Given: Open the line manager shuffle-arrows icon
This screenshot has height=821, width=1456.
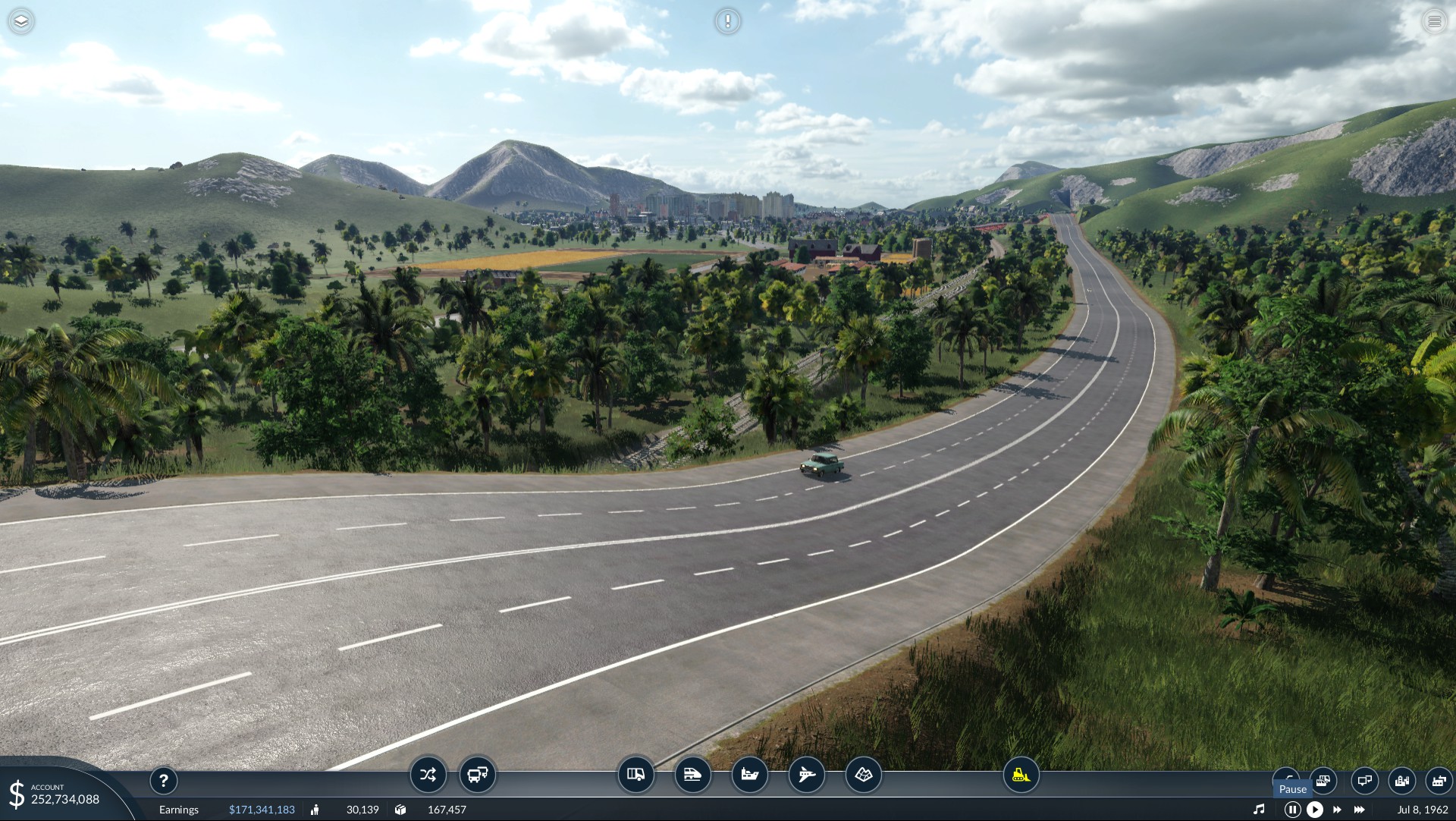Looking at the screenshot, I should coord(428,775).
